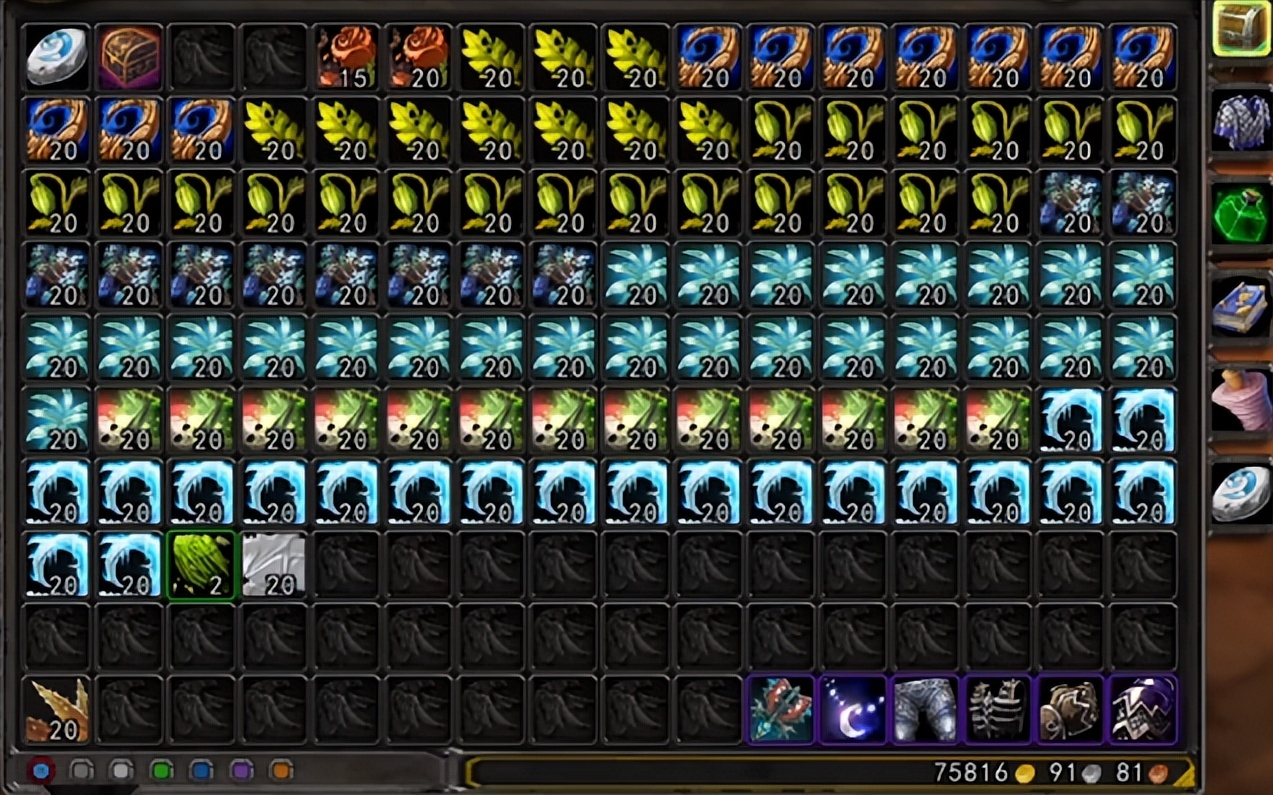Select the red spiky flower epic item

click(x=780, y=710)
